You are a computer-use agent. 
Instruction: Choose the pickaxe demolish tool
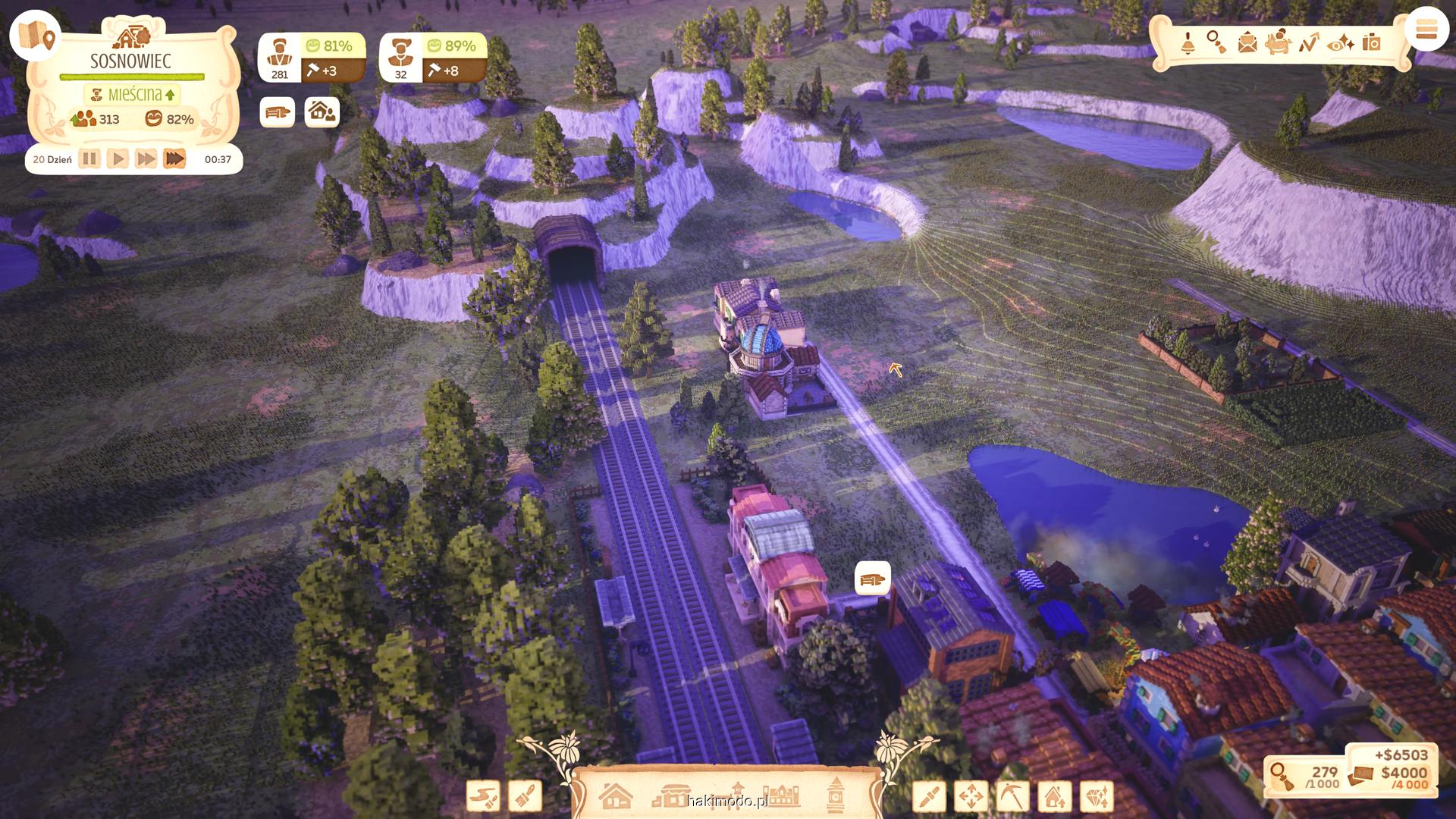1012,797
